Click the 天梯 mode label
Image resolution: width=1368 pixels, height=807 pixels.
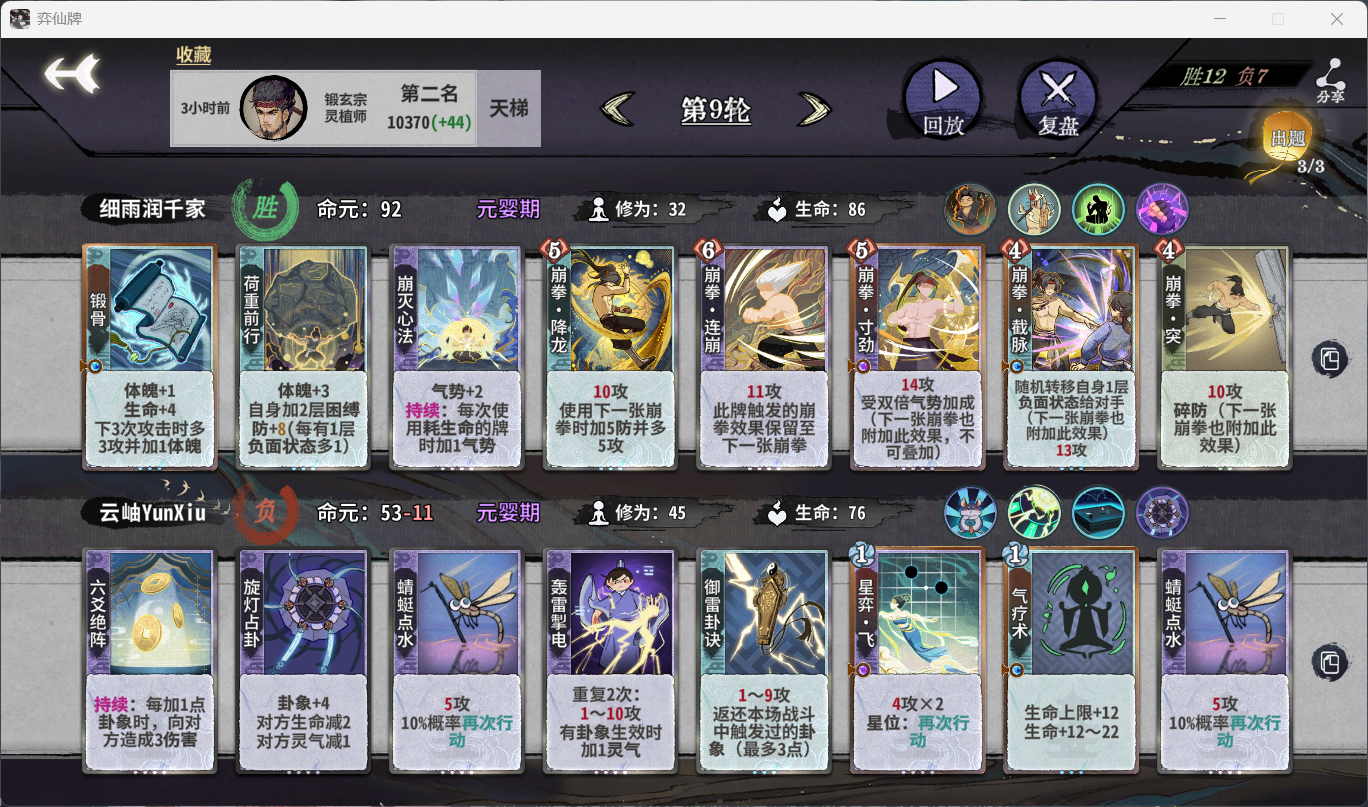click(508, 108)
